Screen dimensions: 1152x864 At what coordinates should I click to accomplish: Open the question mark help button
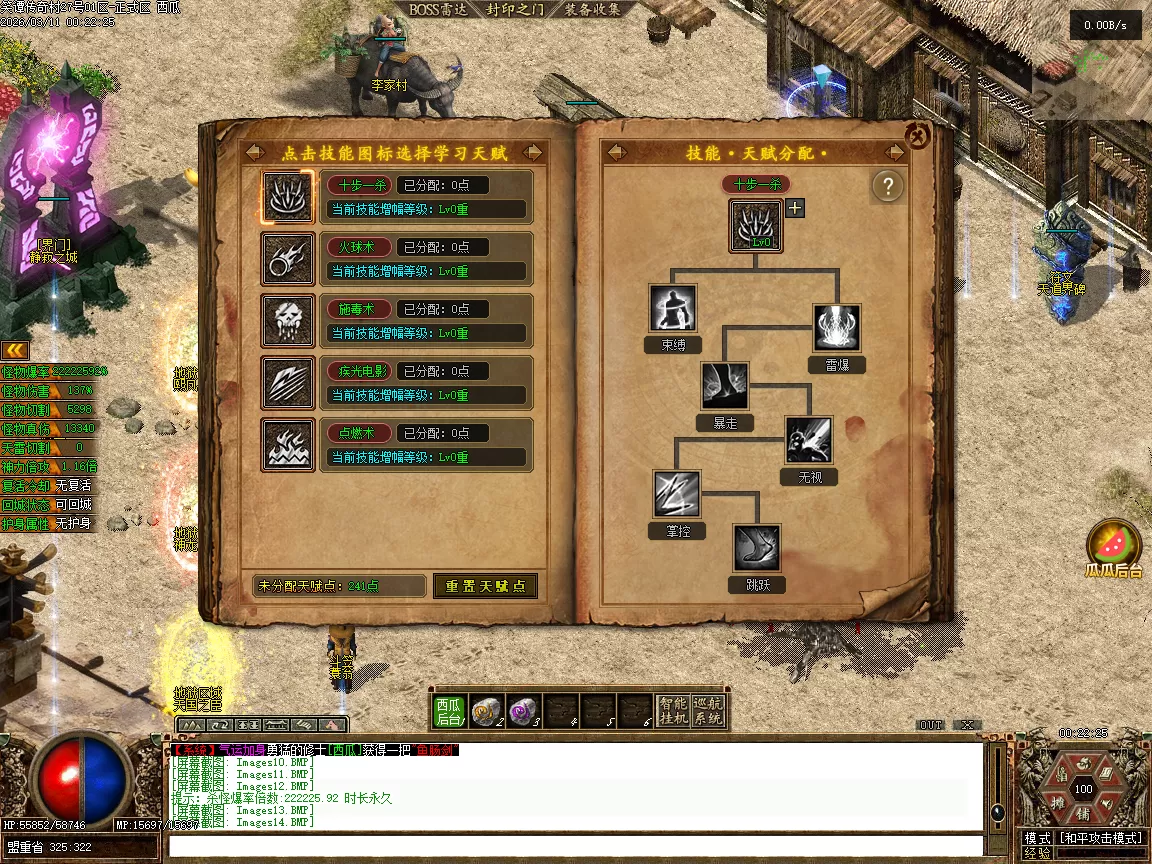[x=887, y=186]
